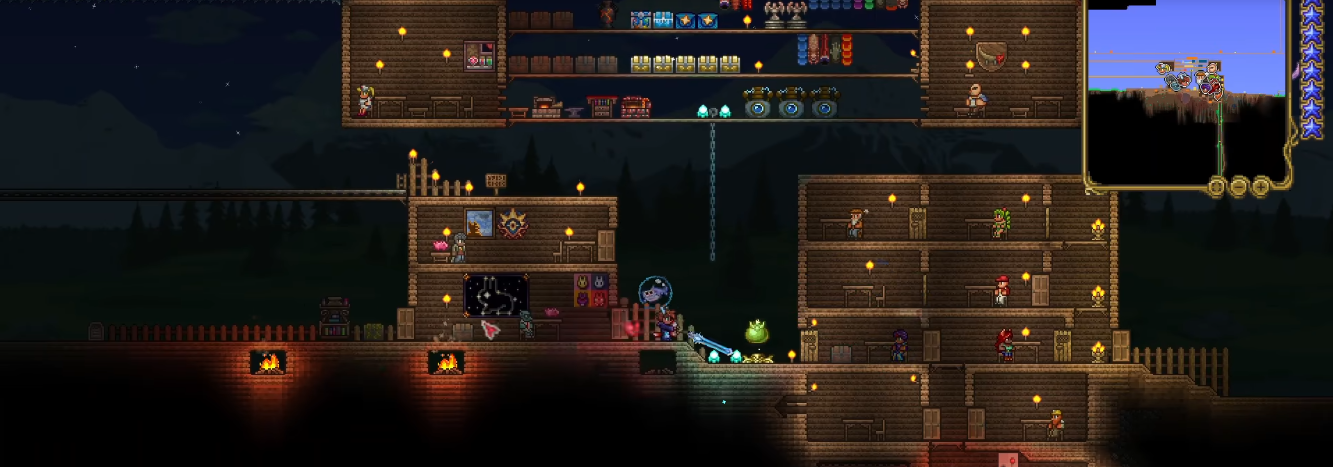Click the minimap reset zoom button
The image size is (1333, 467).
[x=1216, y=185]
